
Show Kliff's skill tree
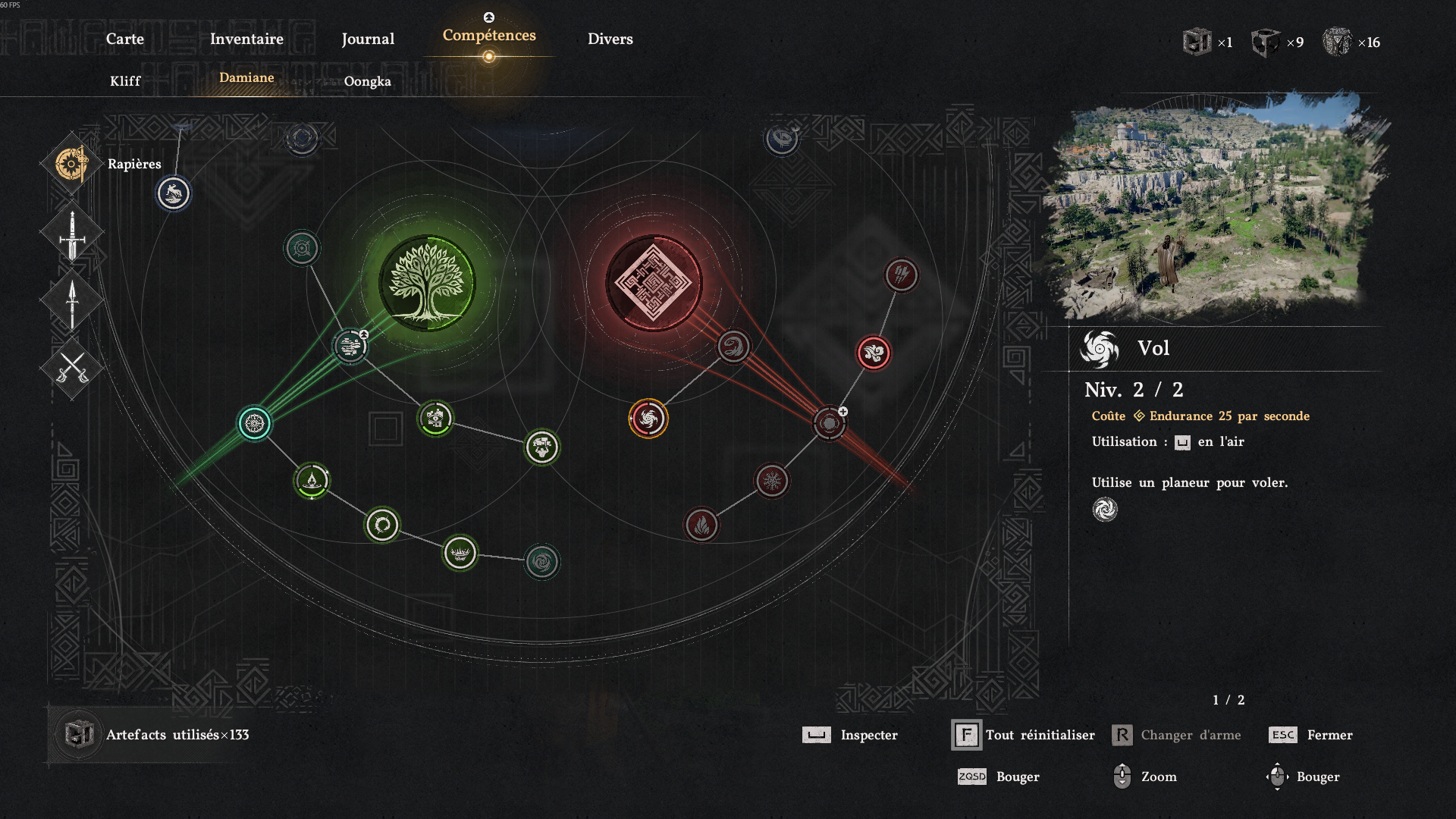pos(125,81)
